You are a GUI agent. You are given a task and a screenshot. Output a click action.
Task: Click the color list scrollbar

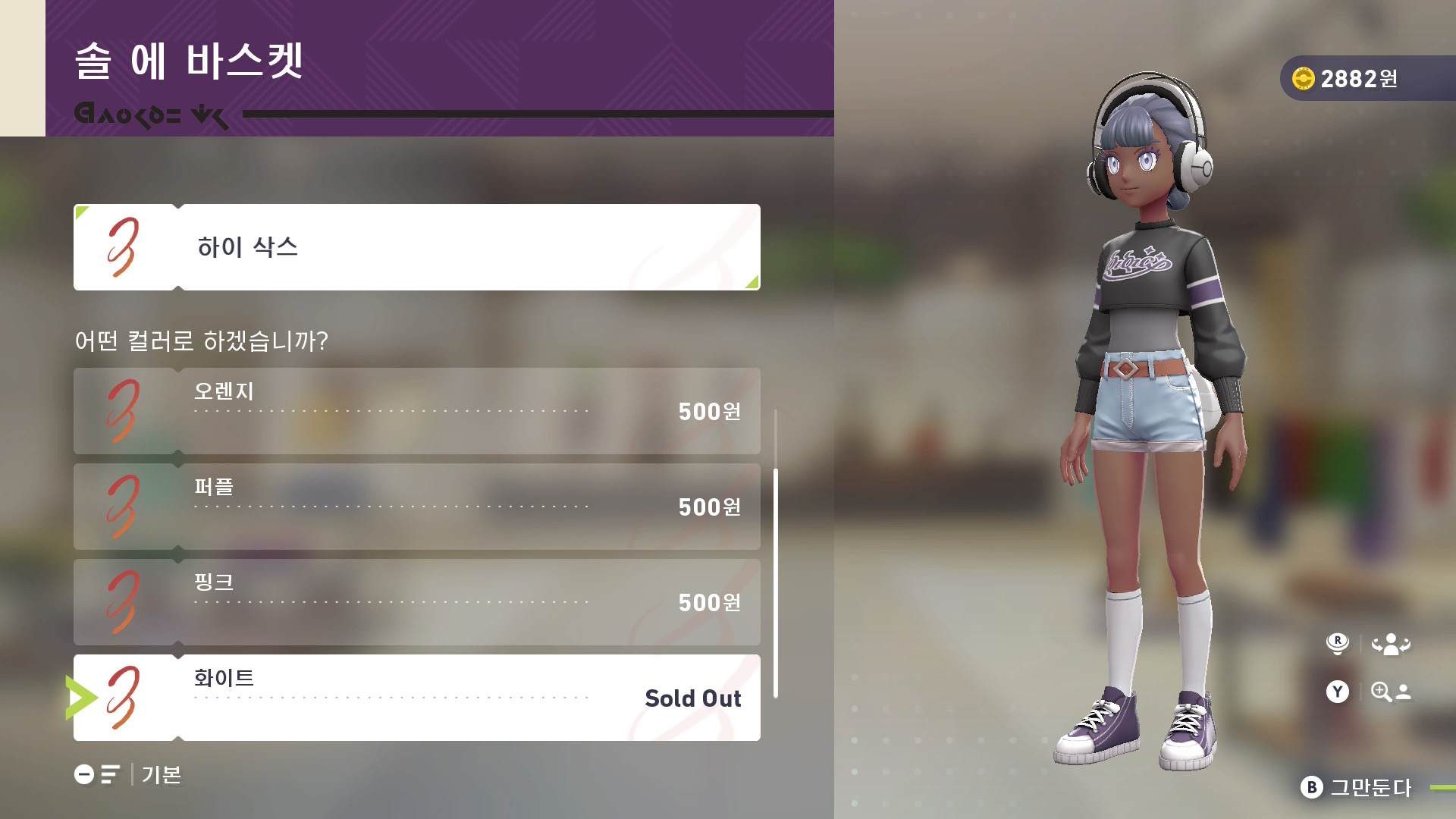coord(775,582)
